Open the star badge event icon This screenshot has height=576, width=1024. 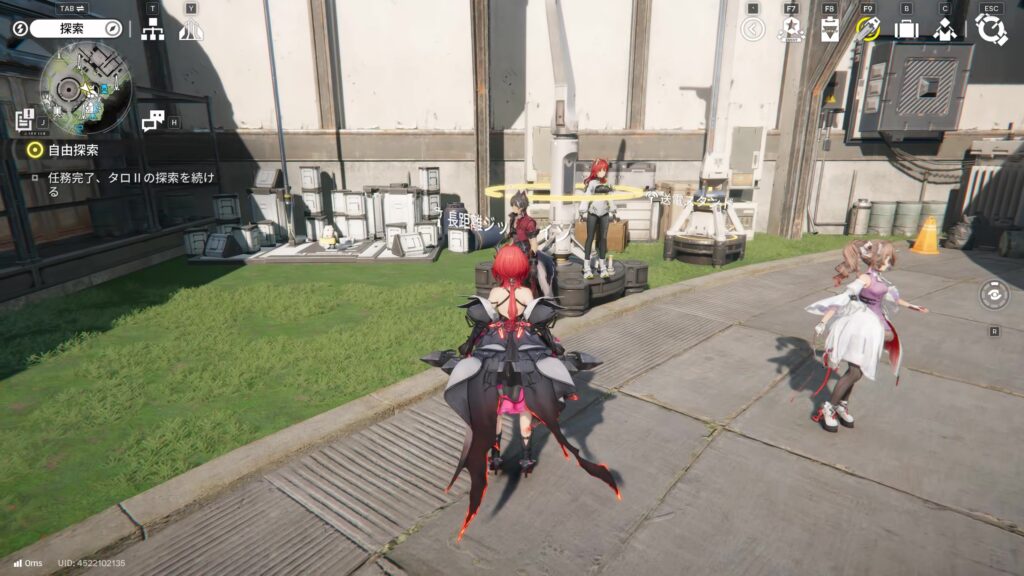(x=791, y=29)
